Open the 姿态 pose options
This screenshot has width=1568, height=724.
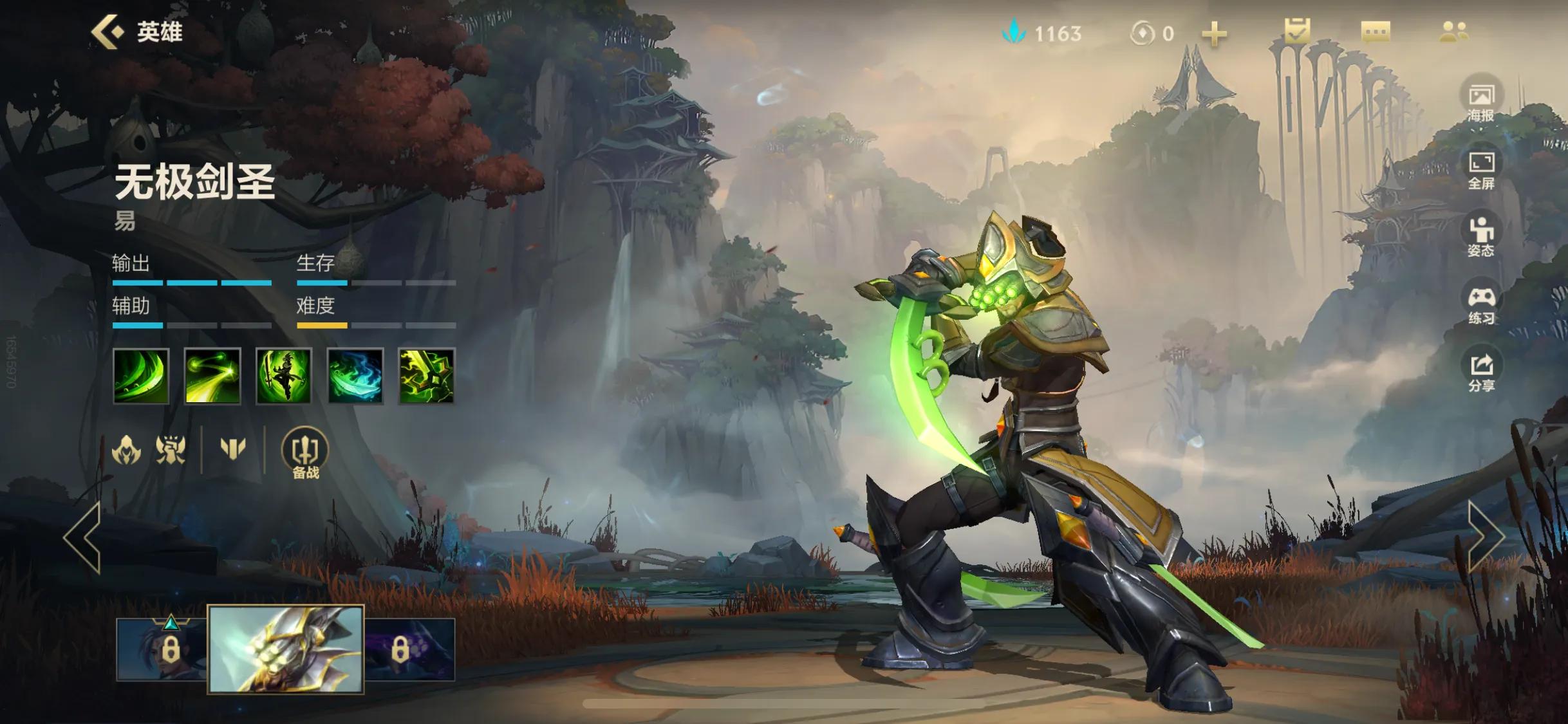1481,236
